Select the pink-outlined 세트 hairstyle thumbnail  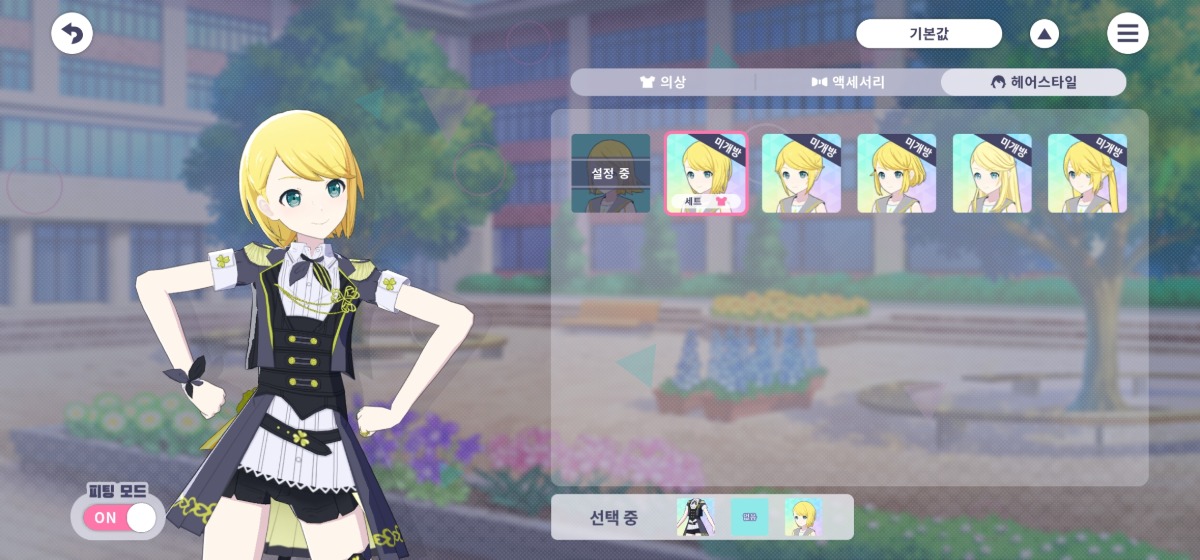click(706, 173)
